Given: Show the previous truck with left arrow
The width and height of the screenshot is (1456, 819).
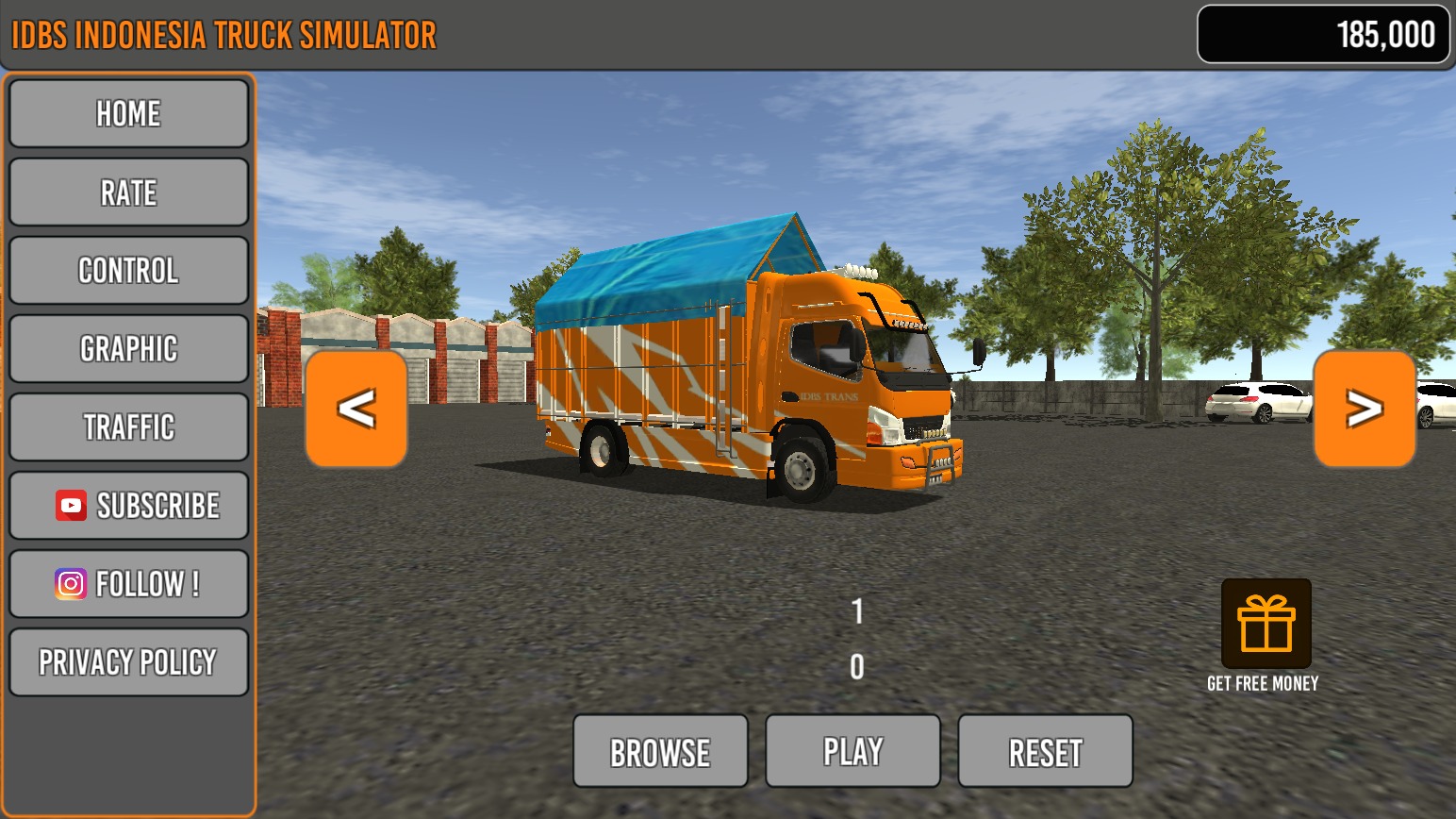Looking at the screenshot, I should pos(356,409).
